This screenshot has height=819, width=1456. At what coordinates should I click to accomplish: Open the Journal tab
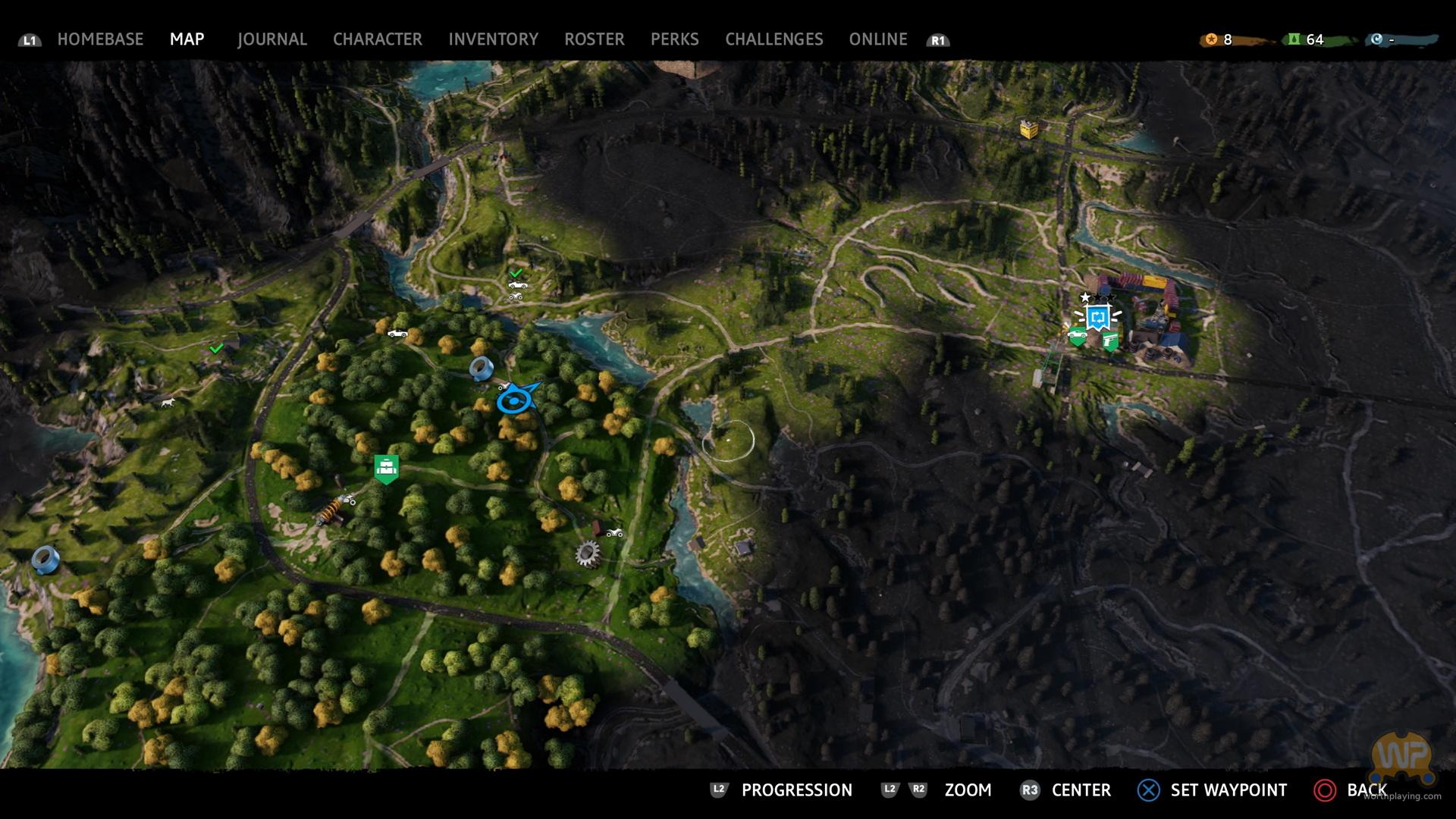coord(271,39)
